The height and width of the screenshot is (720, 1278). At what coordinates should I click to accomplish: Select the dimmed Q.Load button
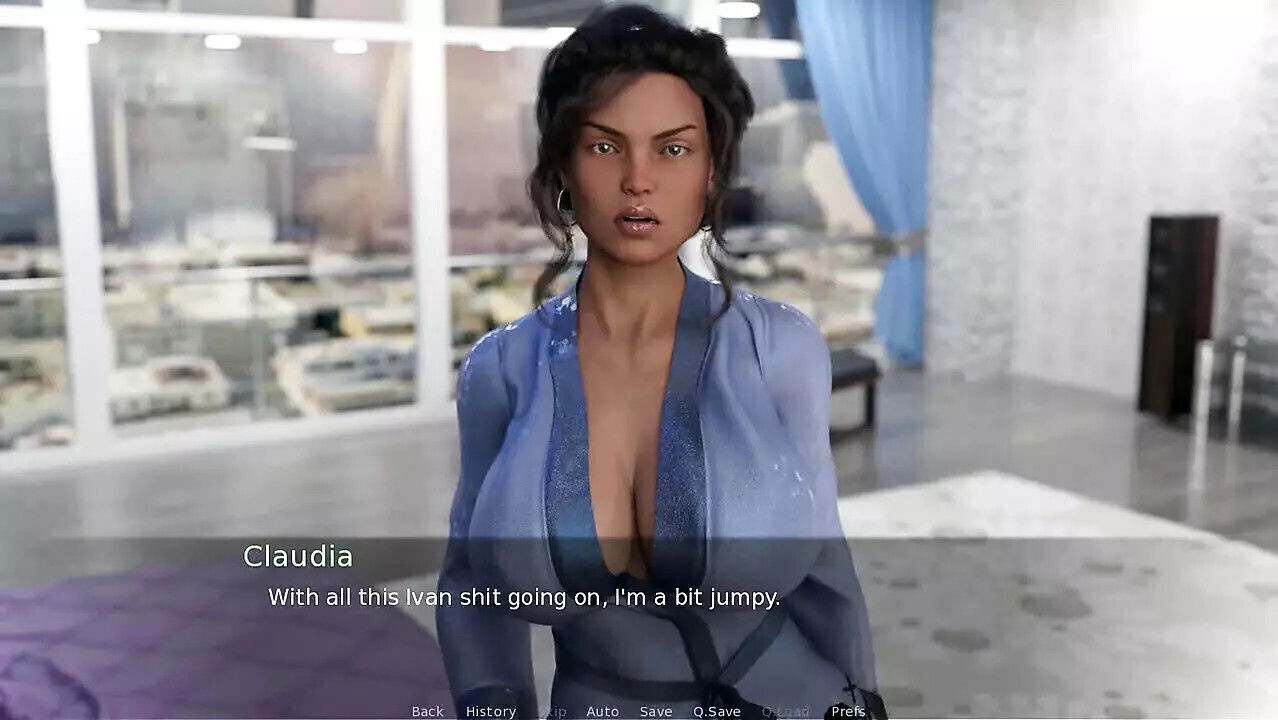785,711
